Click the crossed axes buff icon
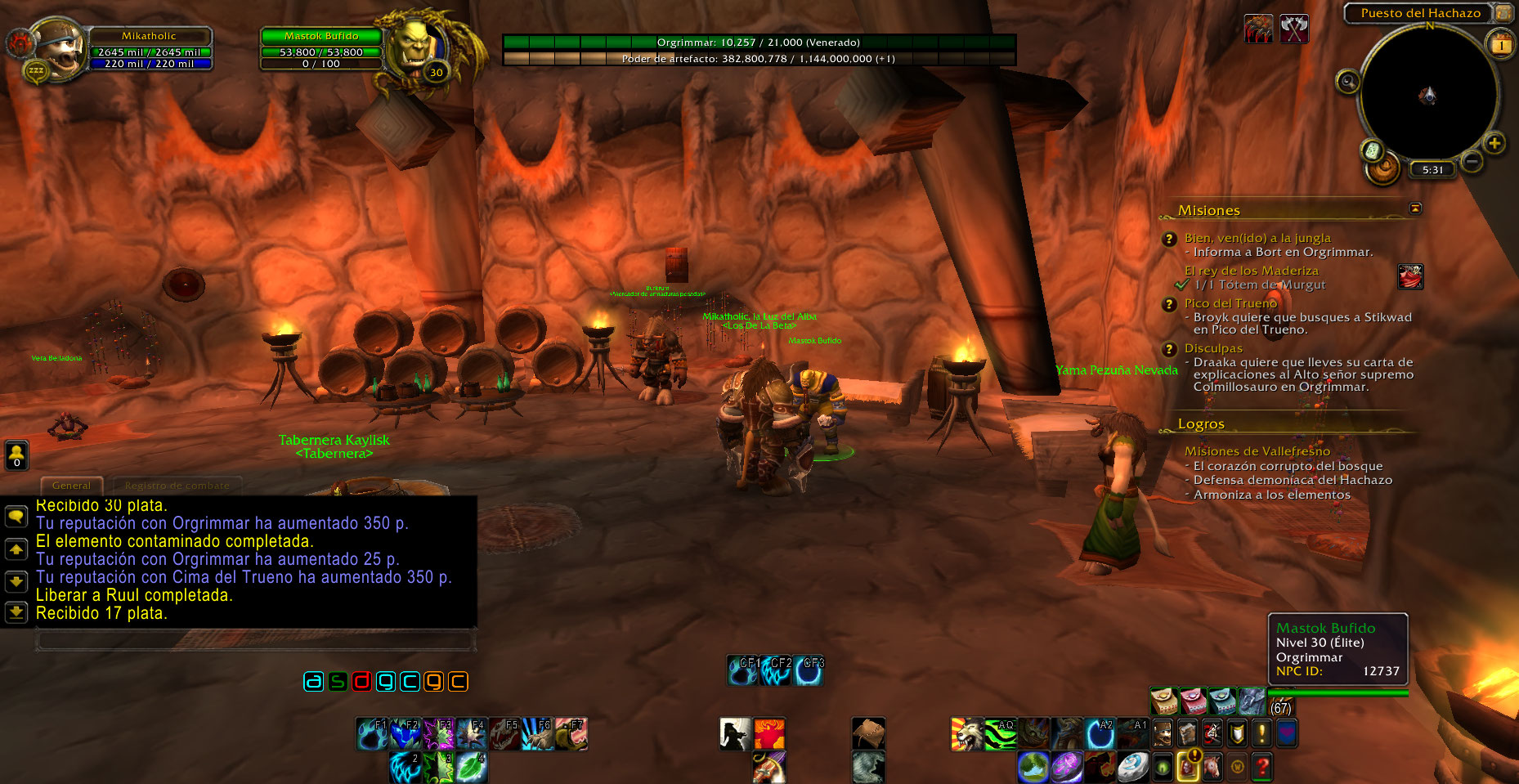The image size is (1519, 784). tap(1293, 29)
